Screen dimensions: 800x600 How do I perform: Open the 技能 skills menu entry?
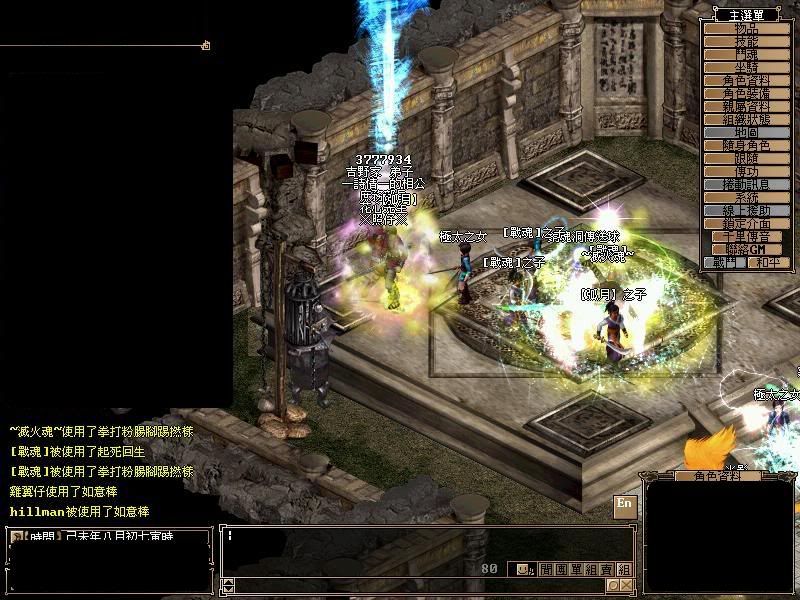[745, 41]
